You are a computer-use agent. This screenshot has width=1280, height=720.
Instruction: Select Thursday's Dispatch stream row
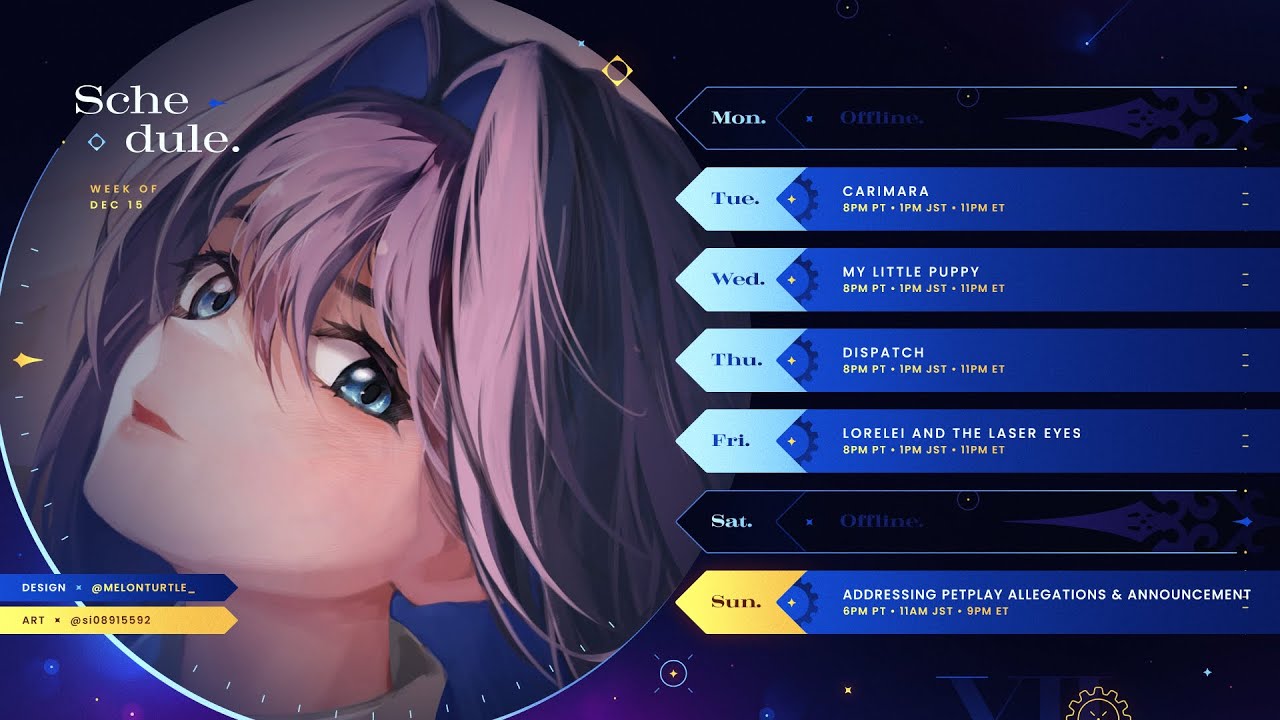click(x=960, y=360)
